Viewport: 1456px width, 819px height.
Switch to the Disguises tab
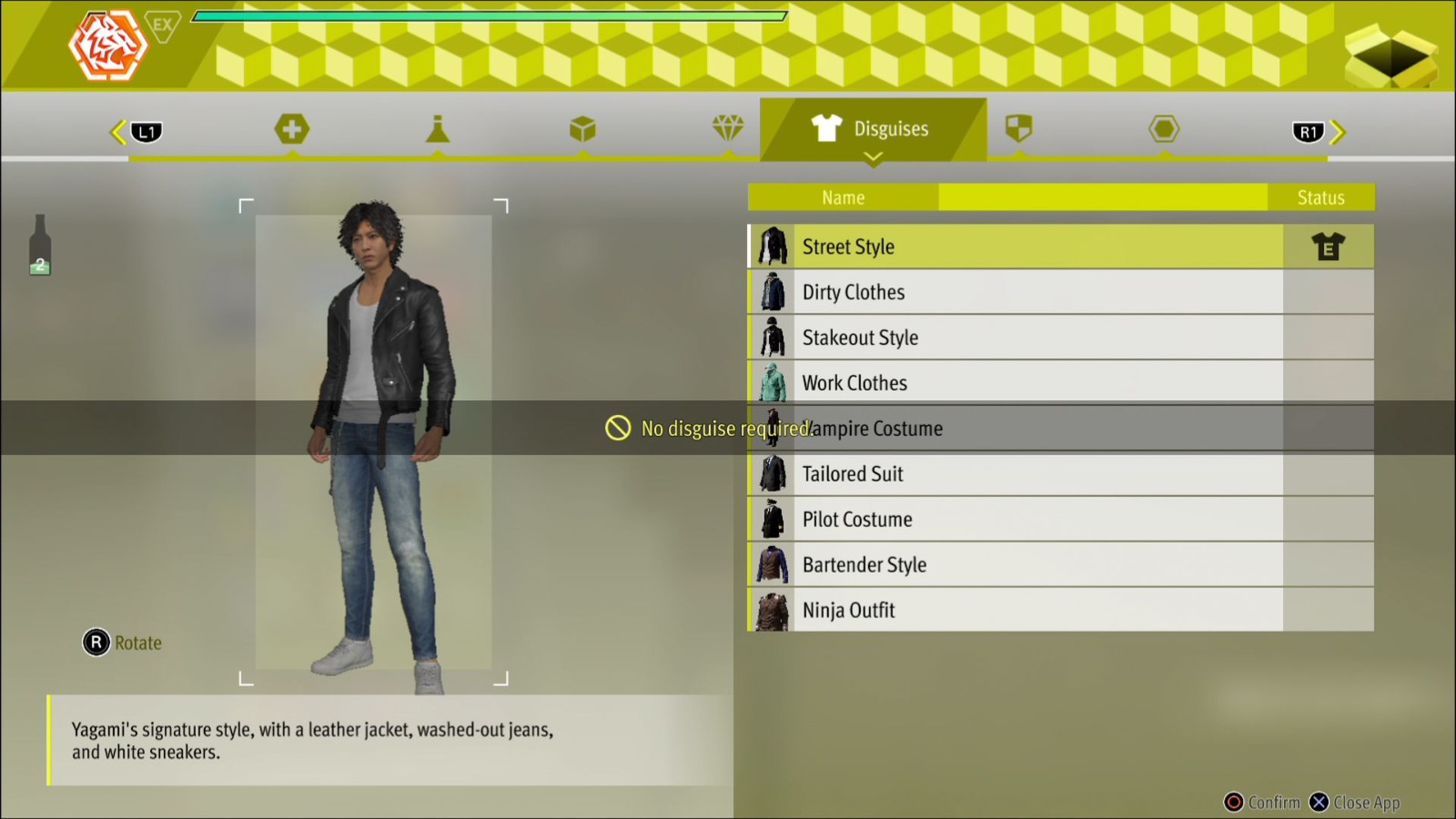pos(874,128)
